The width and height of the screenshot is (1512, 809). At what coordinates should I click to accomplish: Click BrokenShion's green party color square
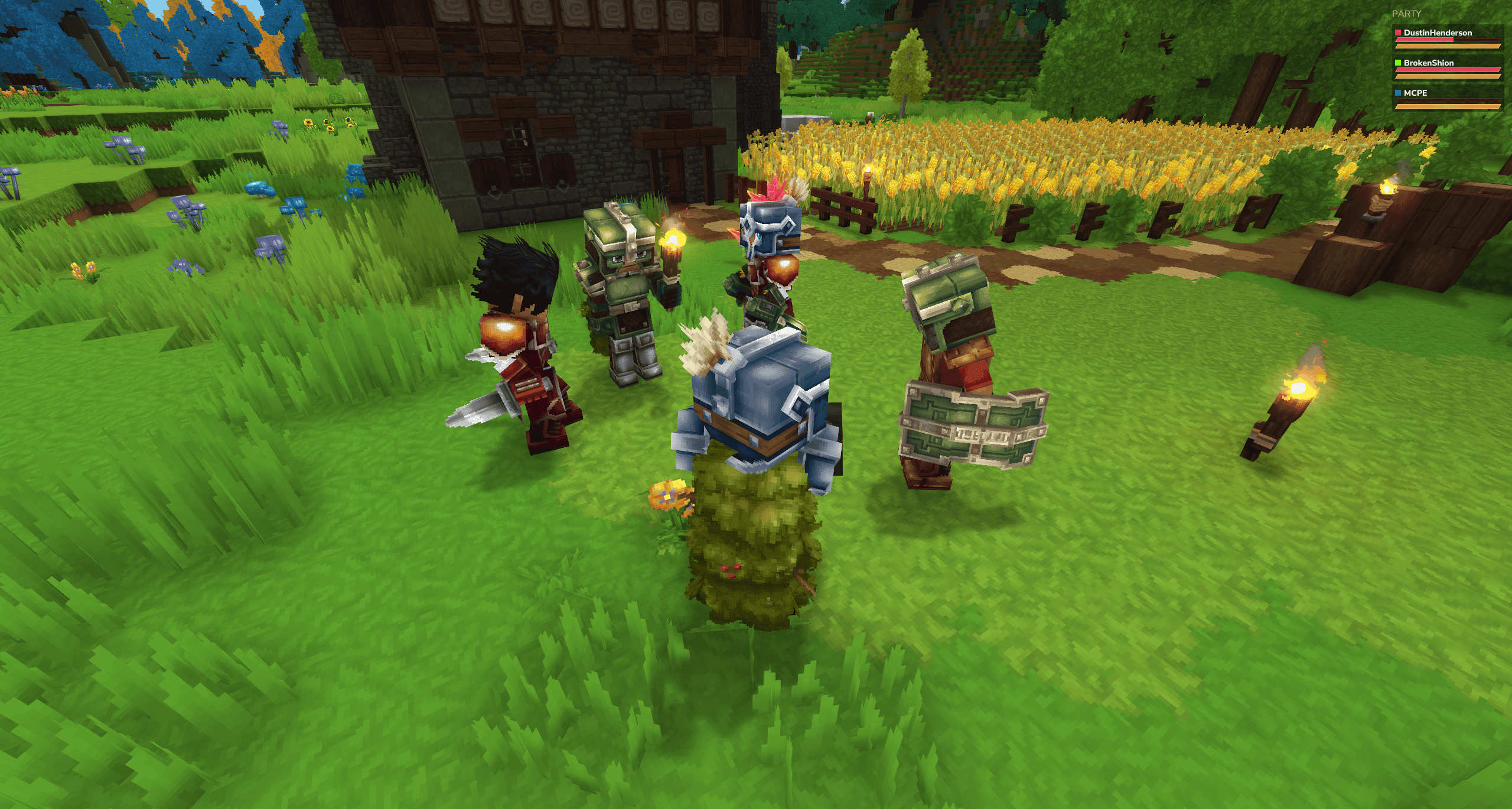coord(1399,63)
